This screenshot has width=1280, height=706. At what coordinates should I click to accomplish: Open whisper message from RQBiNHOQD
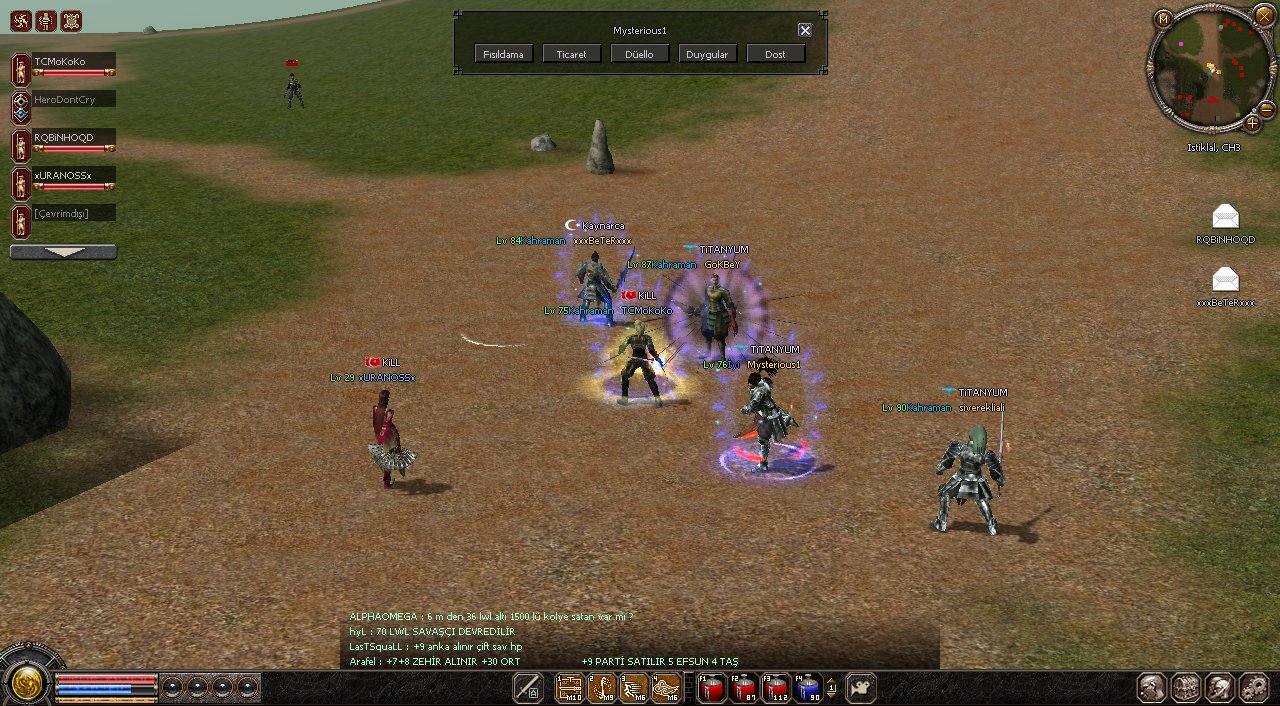(x=1225, y=217)
